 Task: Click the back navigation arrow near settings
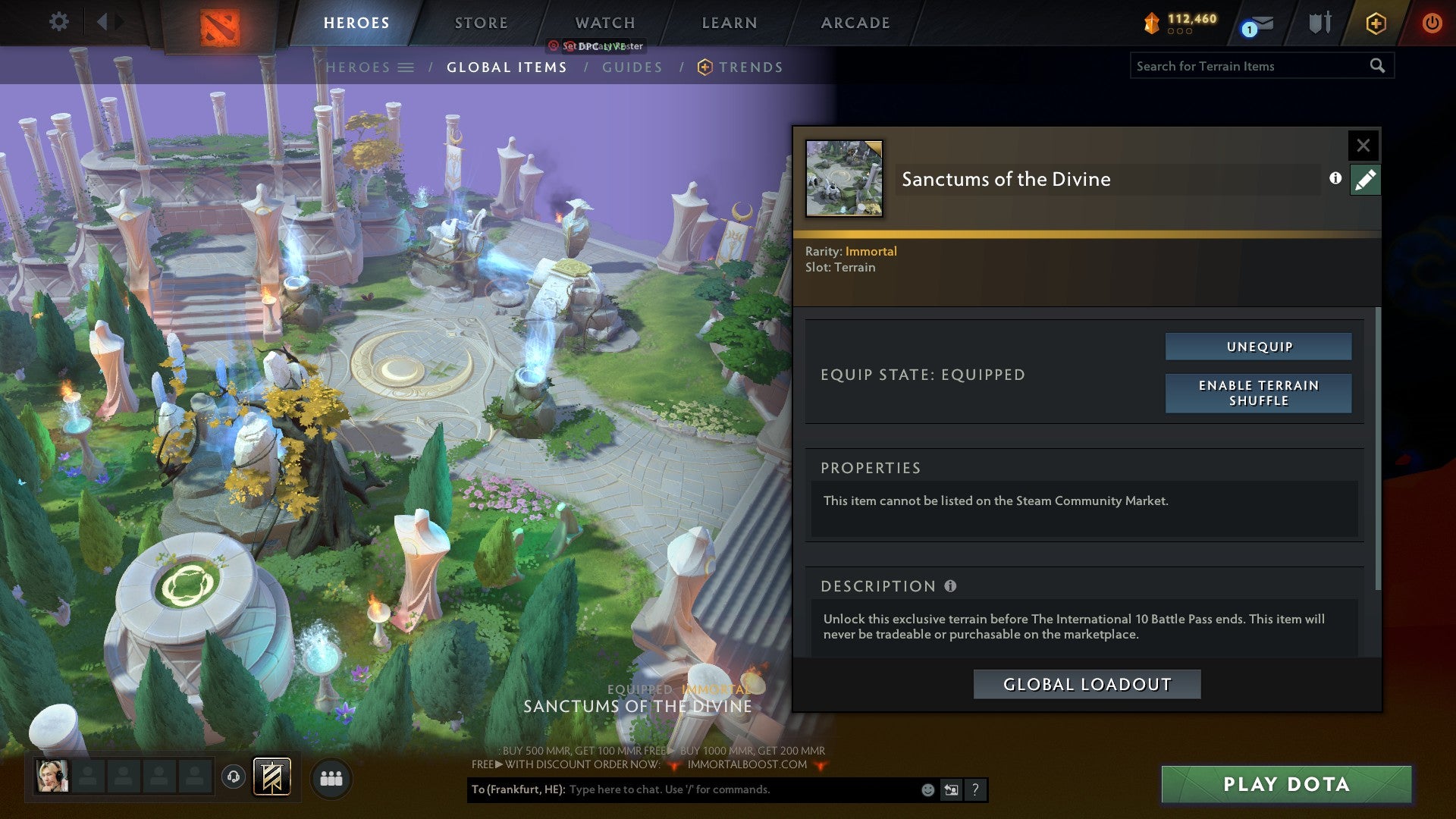[x=103, y=22]
